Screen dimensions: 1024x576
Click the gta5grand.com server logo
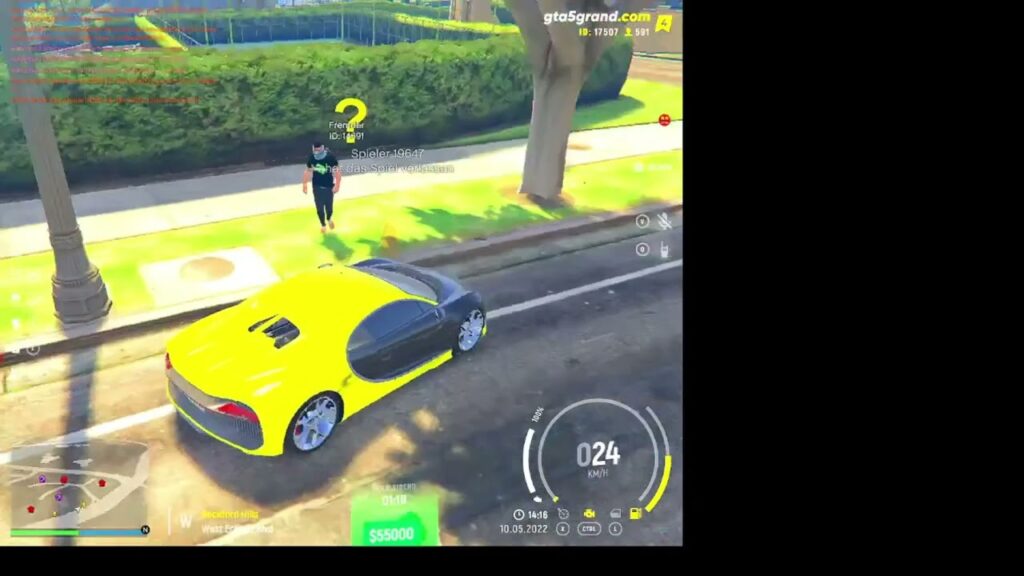597,17
